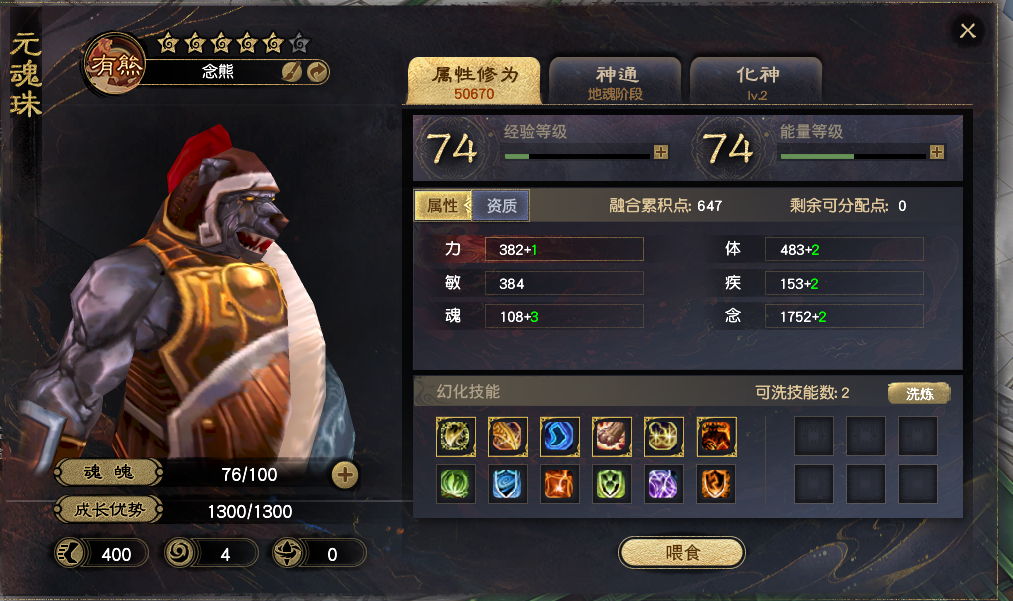Click the share arrow icon beside pet name
This screenshot has width=1013, height=601.
click(316, 72)
